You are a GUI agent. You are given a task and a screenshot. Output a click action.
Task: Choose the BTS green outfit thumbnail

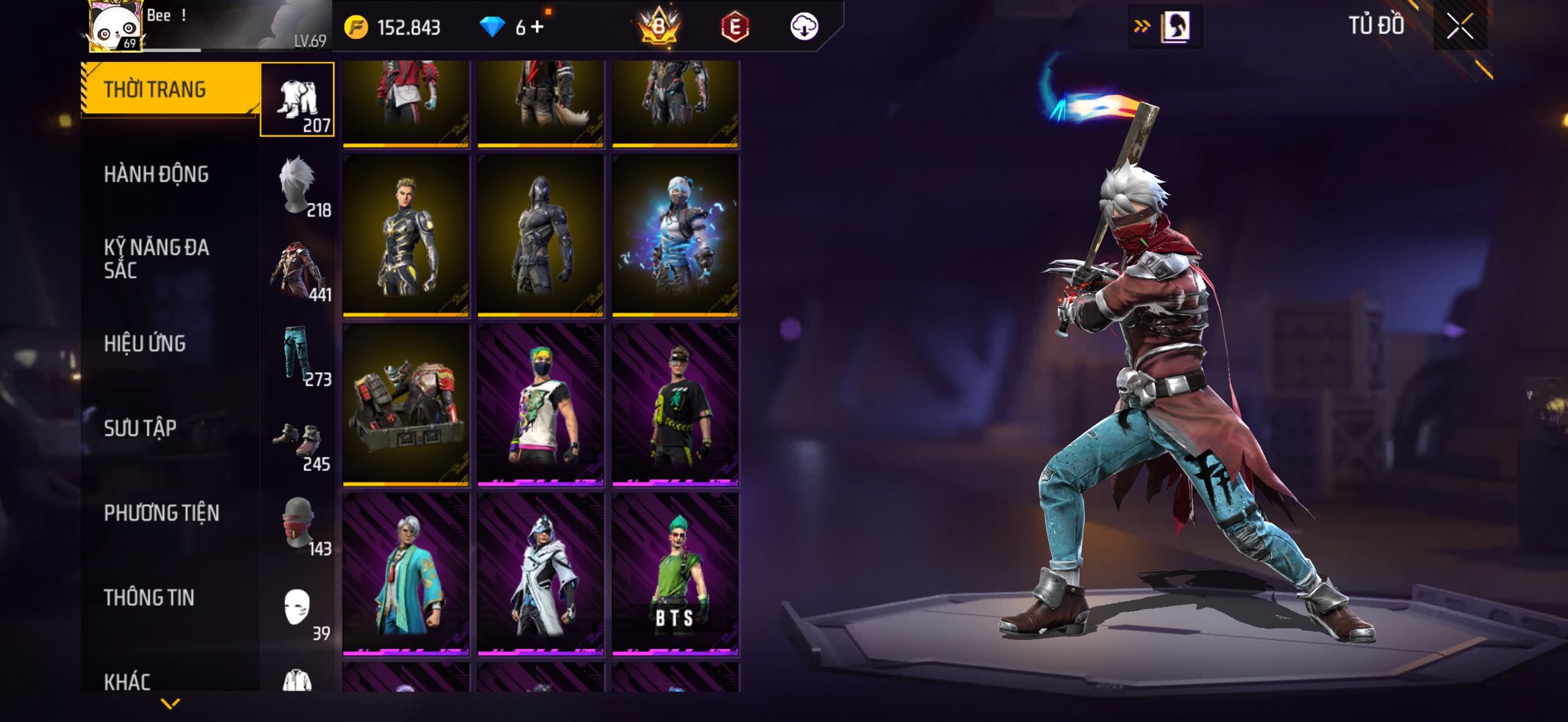coord(675,574)
